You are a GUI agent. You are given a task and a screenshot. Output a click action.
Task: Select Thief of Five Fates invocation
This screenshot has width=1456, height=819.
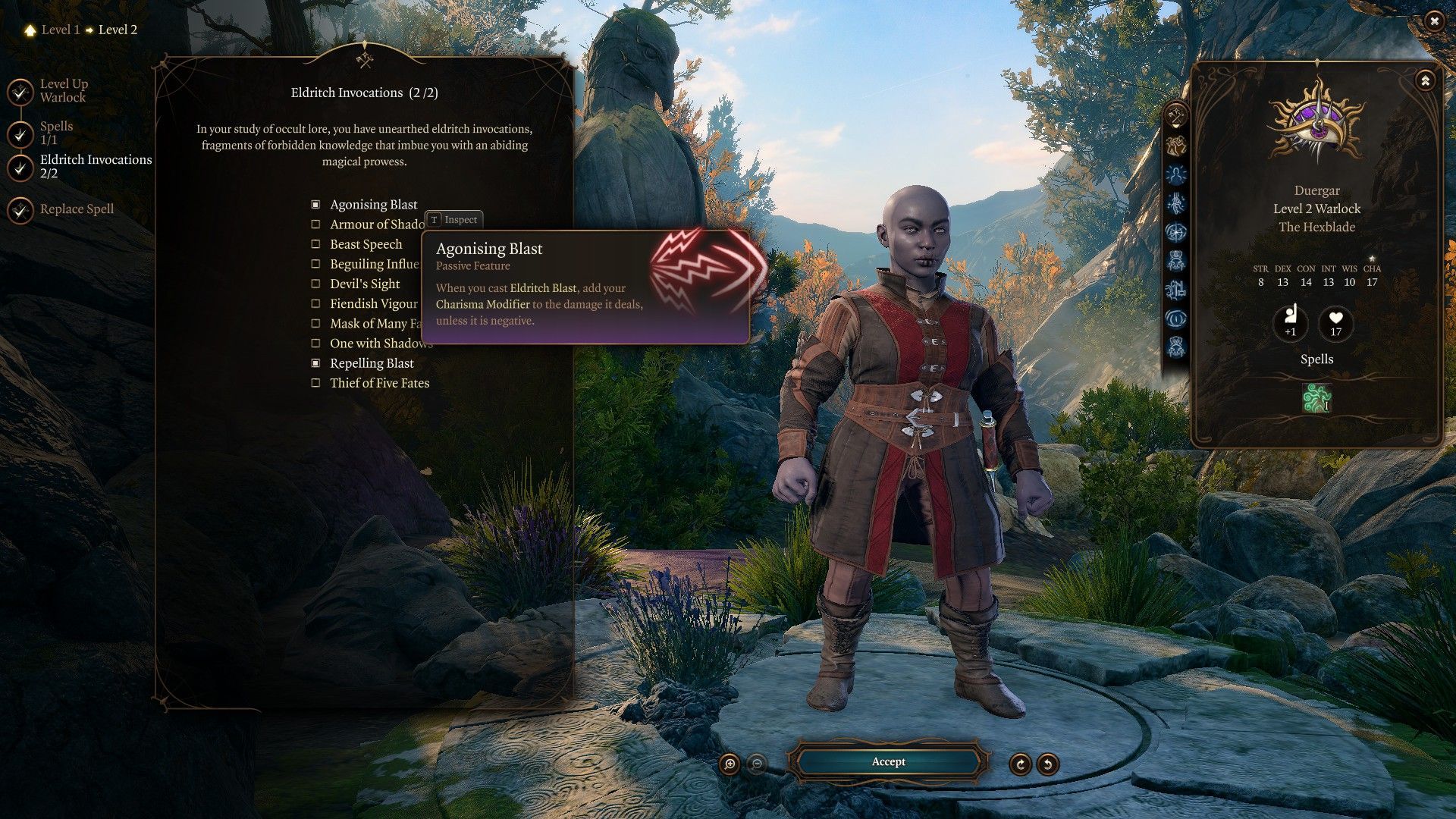(316, 383)
